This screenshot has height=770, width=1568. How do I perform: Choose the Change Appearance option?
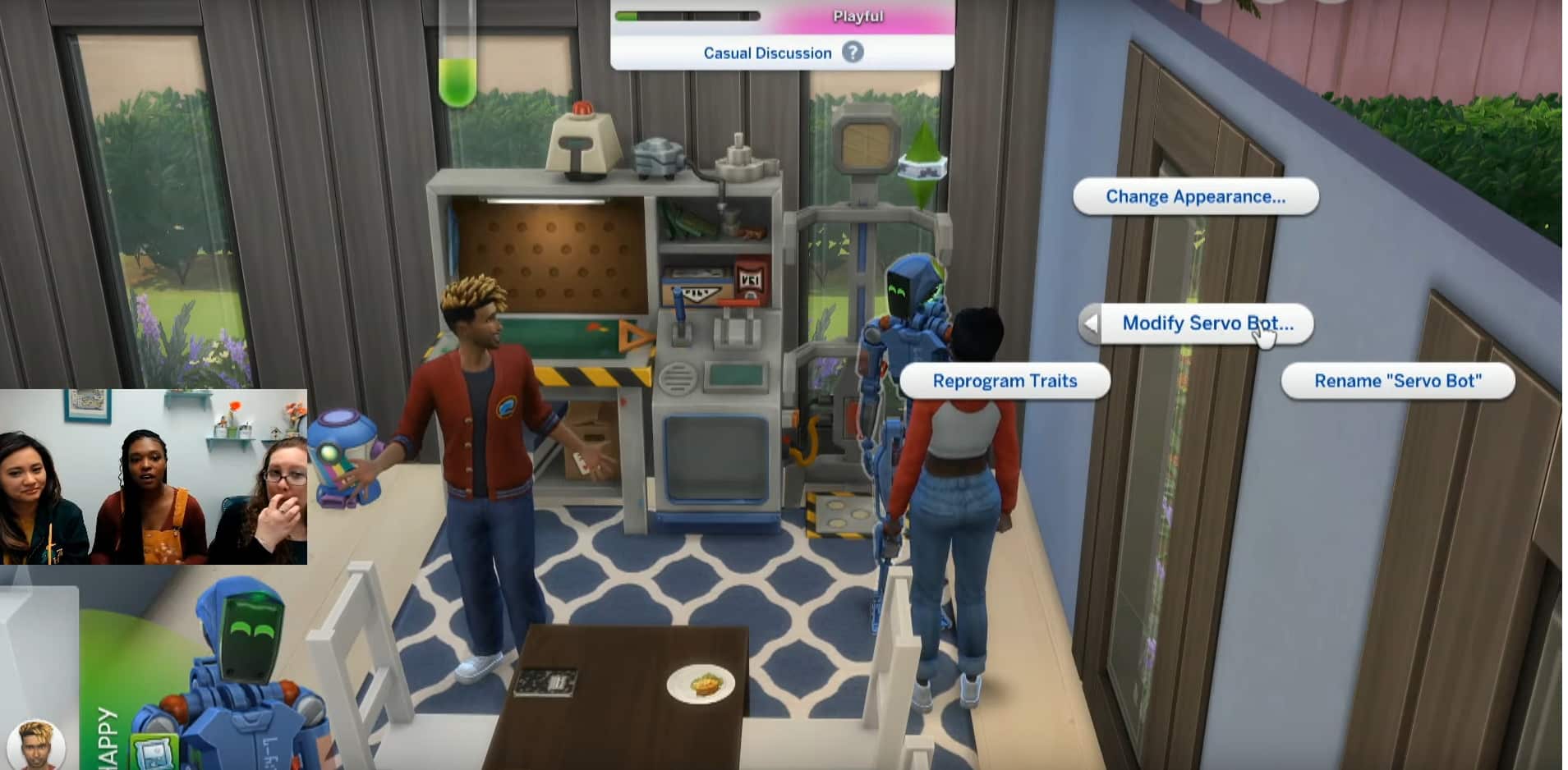1195,197
